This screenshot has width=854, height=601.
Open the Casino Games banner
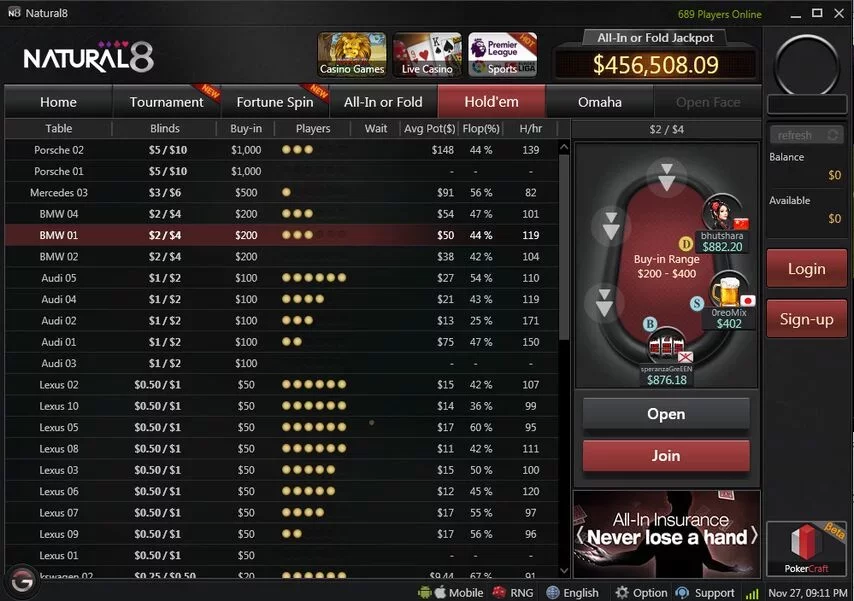pos(352,54)
